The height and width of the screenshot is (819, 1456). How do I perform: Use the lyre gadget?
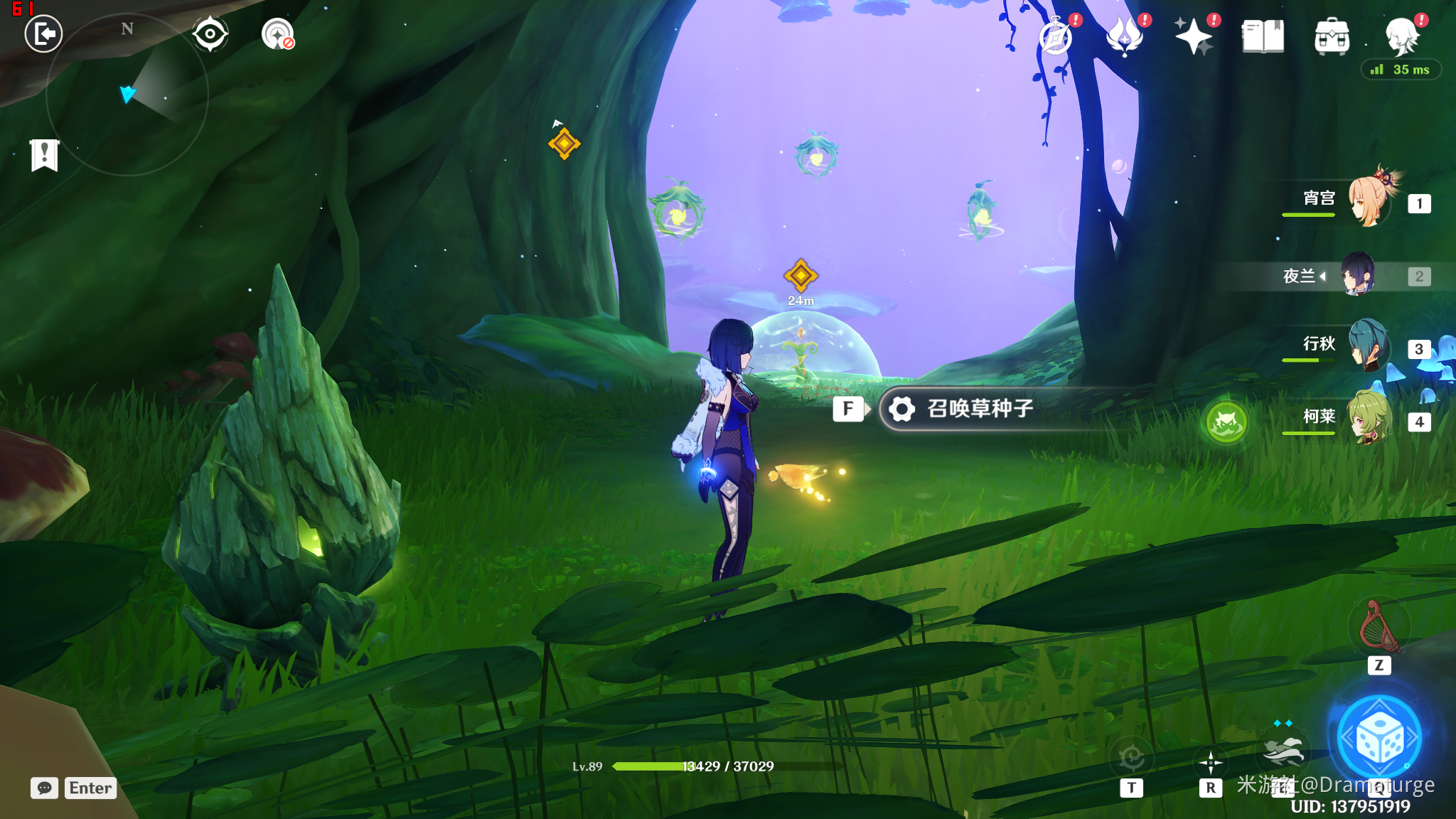1379,627
